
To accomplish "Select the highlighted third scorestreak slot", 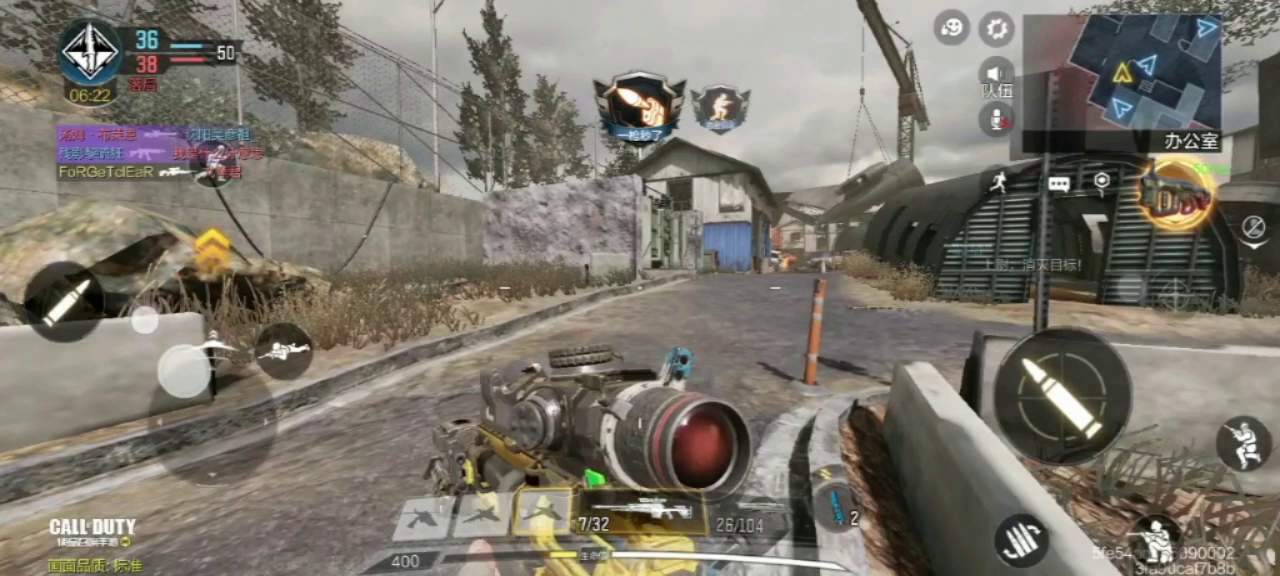I will pyautogui.click(x=542, y=514).
